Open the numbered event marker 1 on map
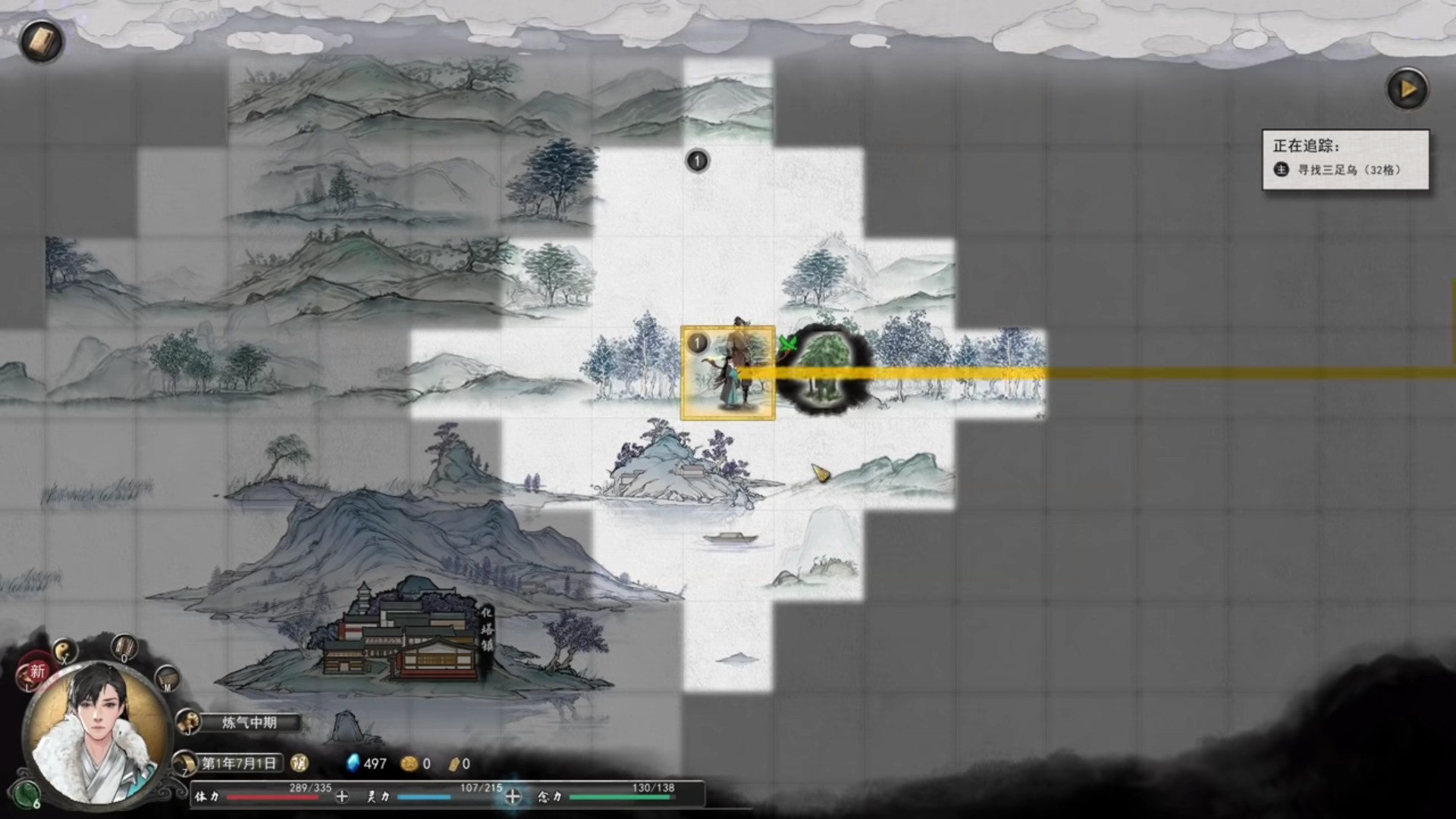This screenshot has width=1456, height=819. 697,161
